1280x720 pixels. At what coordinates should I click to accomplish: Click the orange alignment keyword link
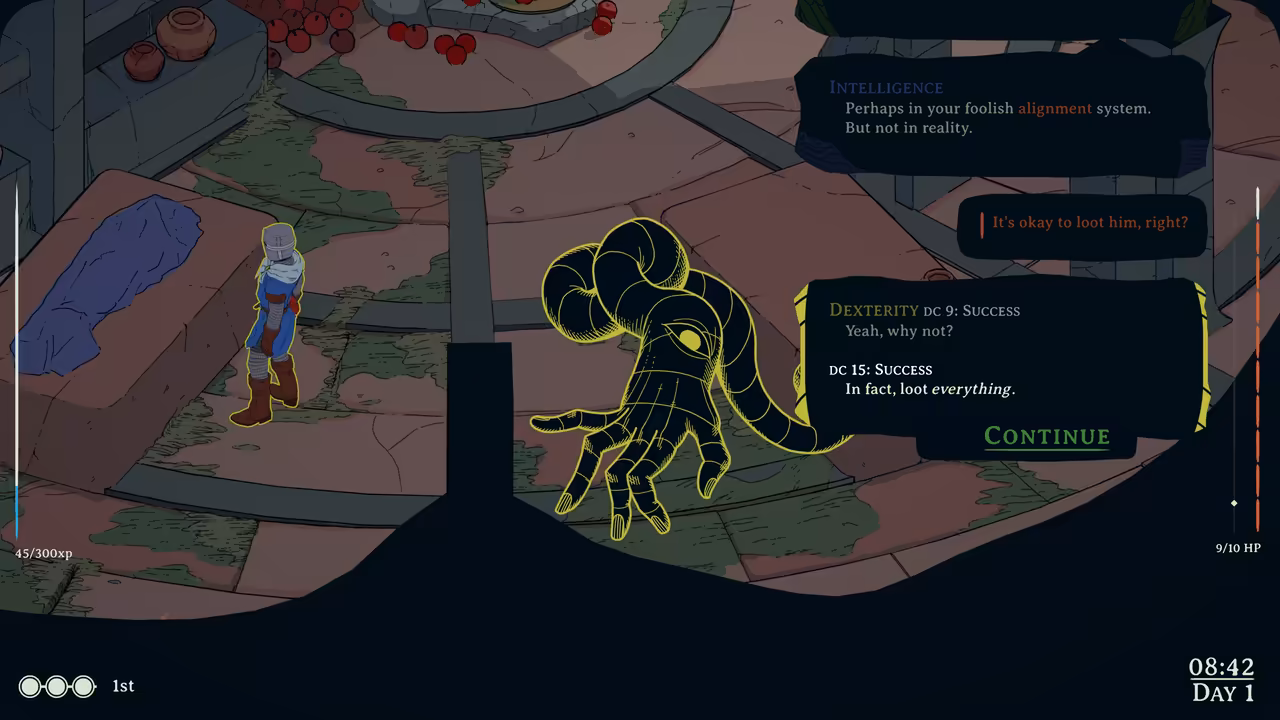pos(1054,108)
